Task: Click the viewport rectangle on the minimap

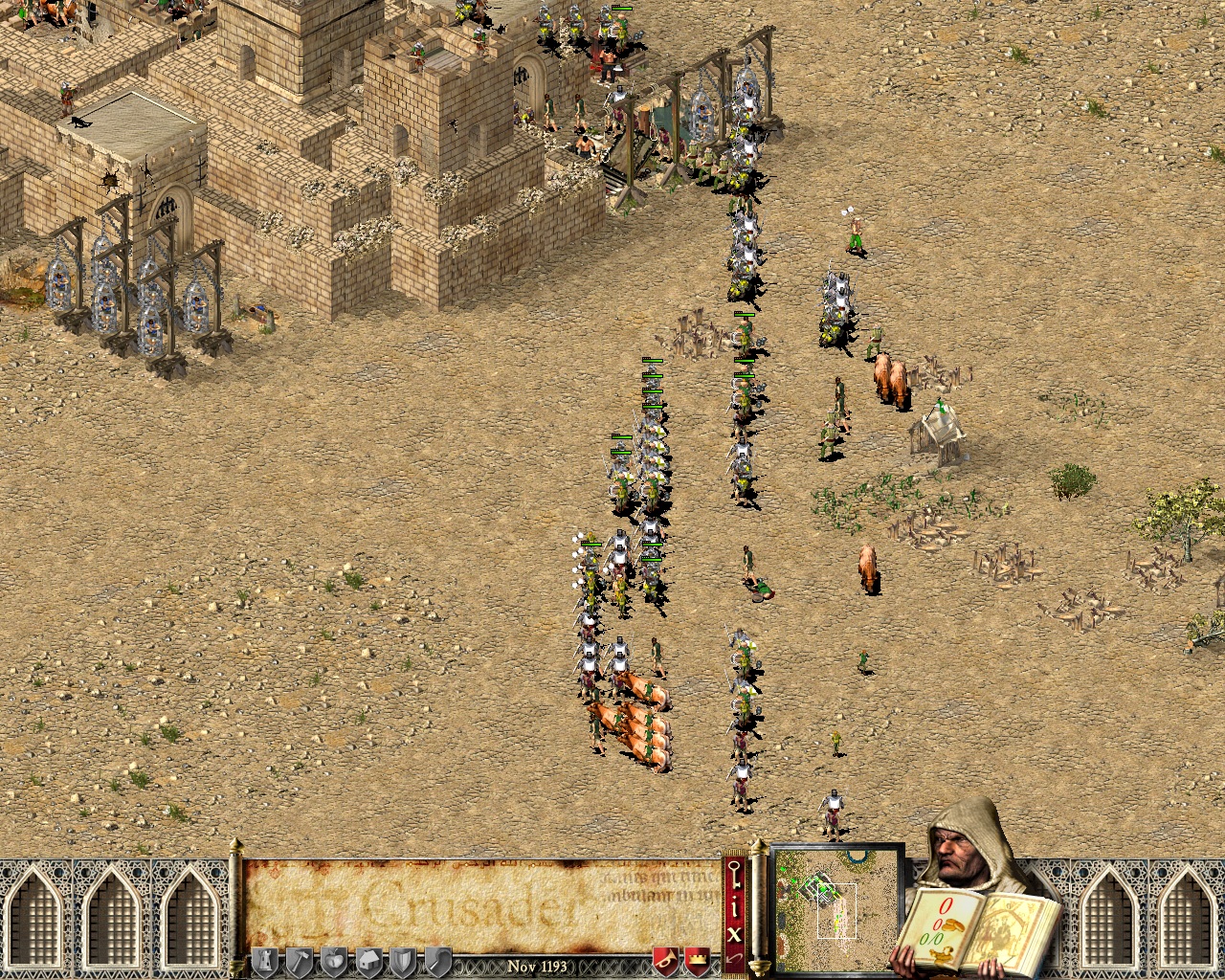Action: tap(836, 911)
